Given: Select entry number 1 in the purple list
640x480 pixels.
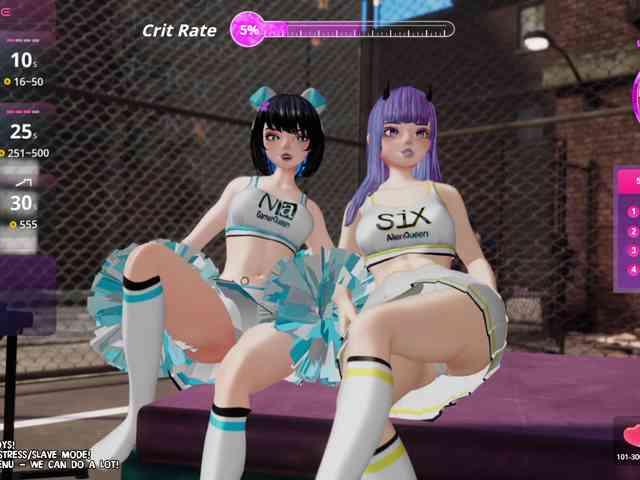Looking at the screenshot, I should click(x=633, y=212).
